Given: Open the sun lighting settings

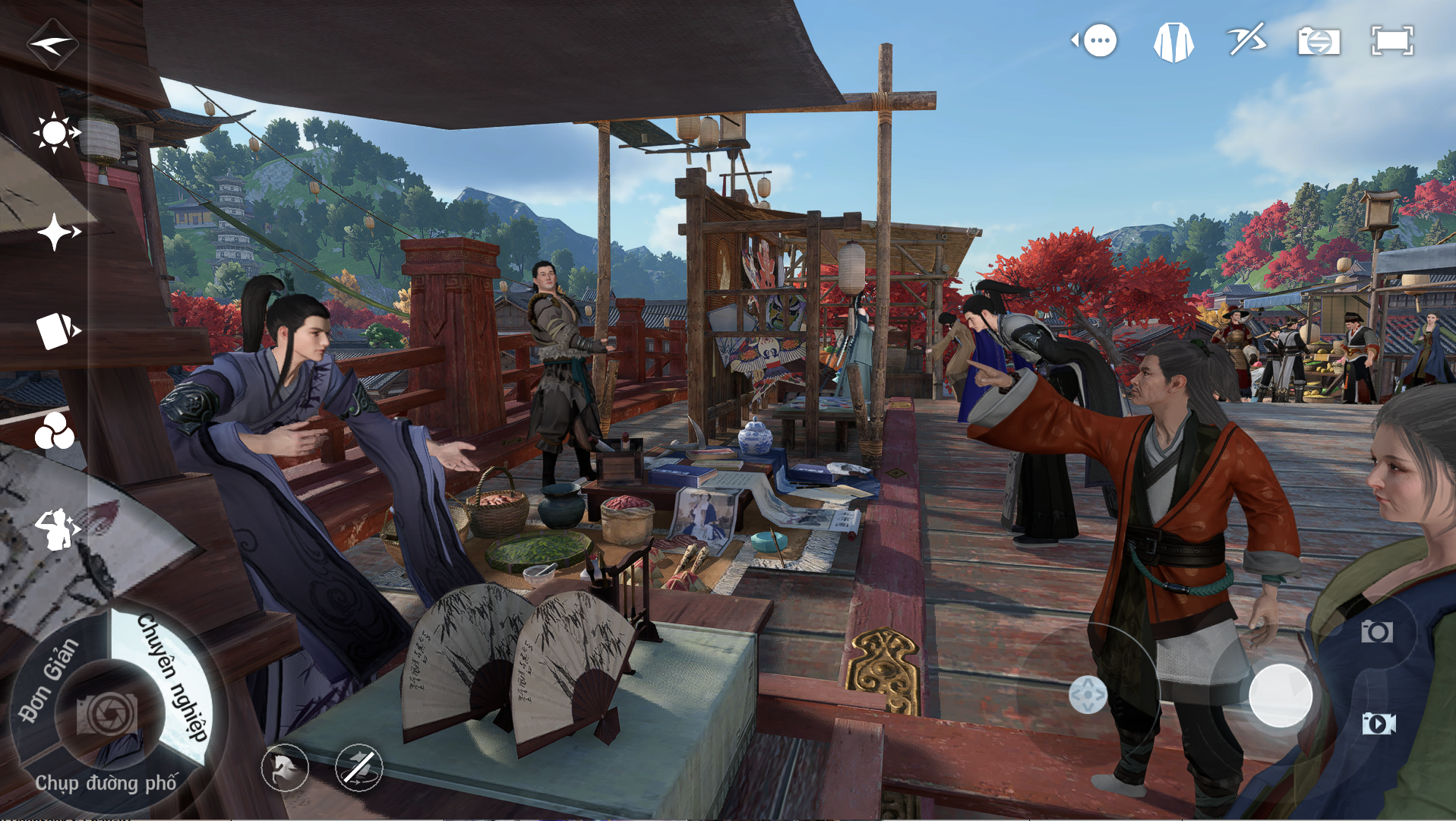Looking at the screenshot, I should pyautogui.click(x=55, y=133).
